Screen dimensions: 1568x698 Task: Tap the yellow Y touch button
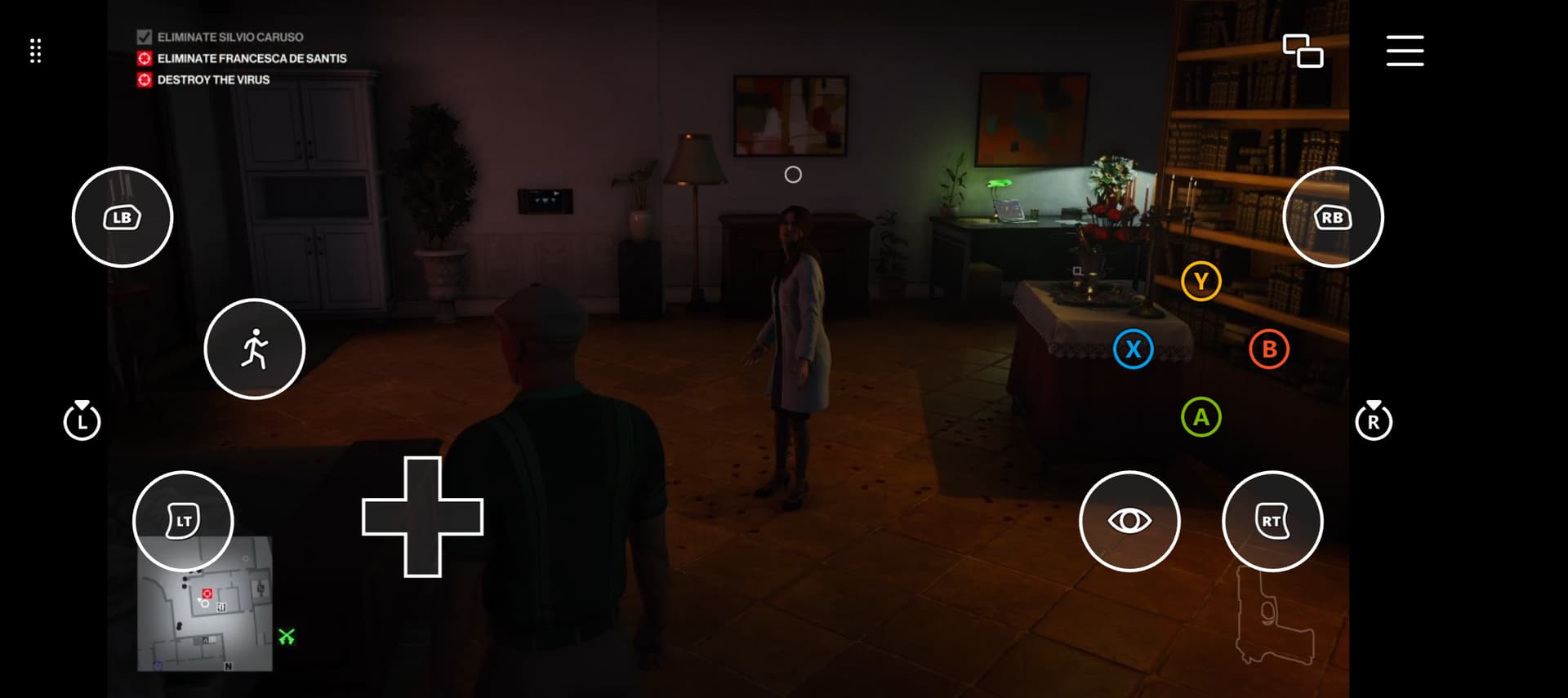(x=1200, y=281)
